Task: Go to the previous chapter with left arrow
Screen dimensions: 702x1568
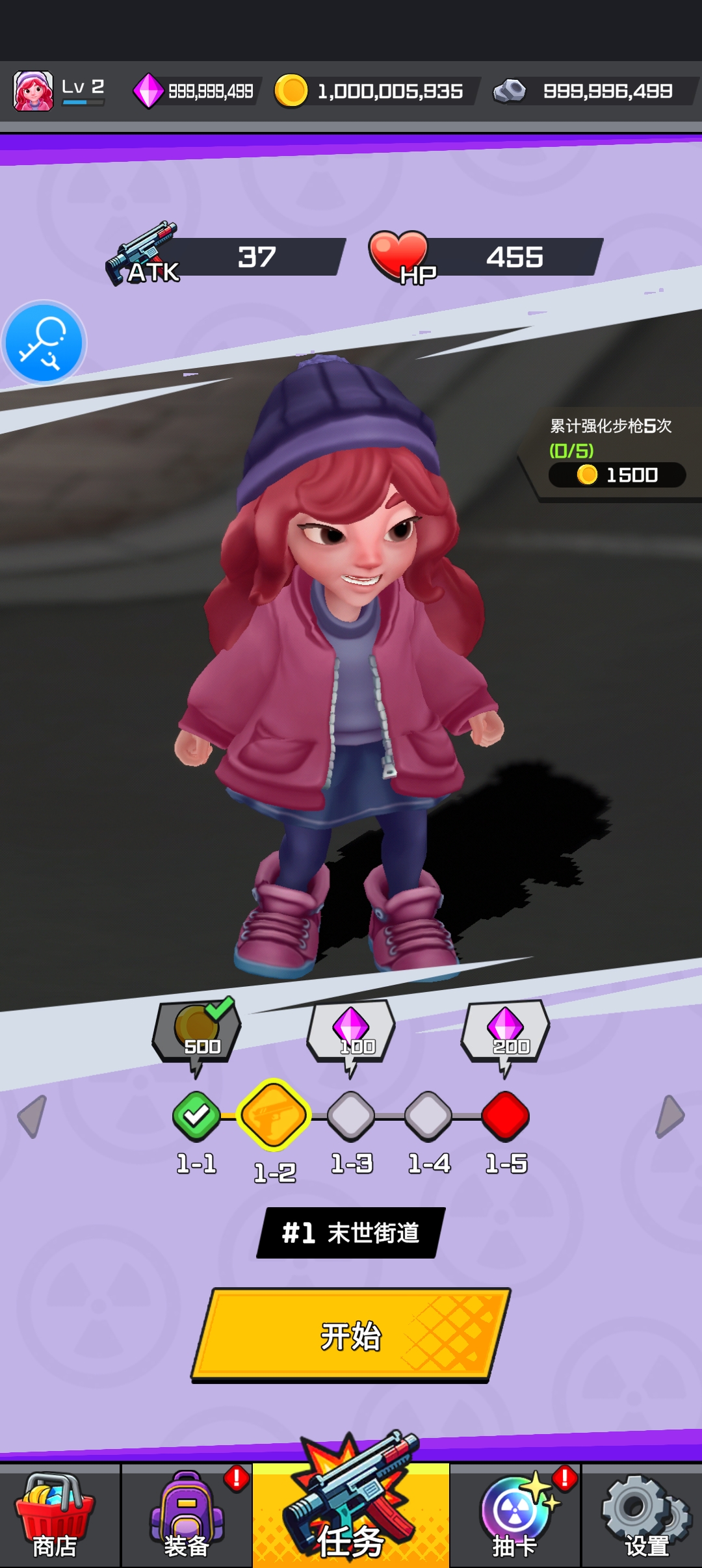Action: pyautogui.click(x=32, y=1116)
